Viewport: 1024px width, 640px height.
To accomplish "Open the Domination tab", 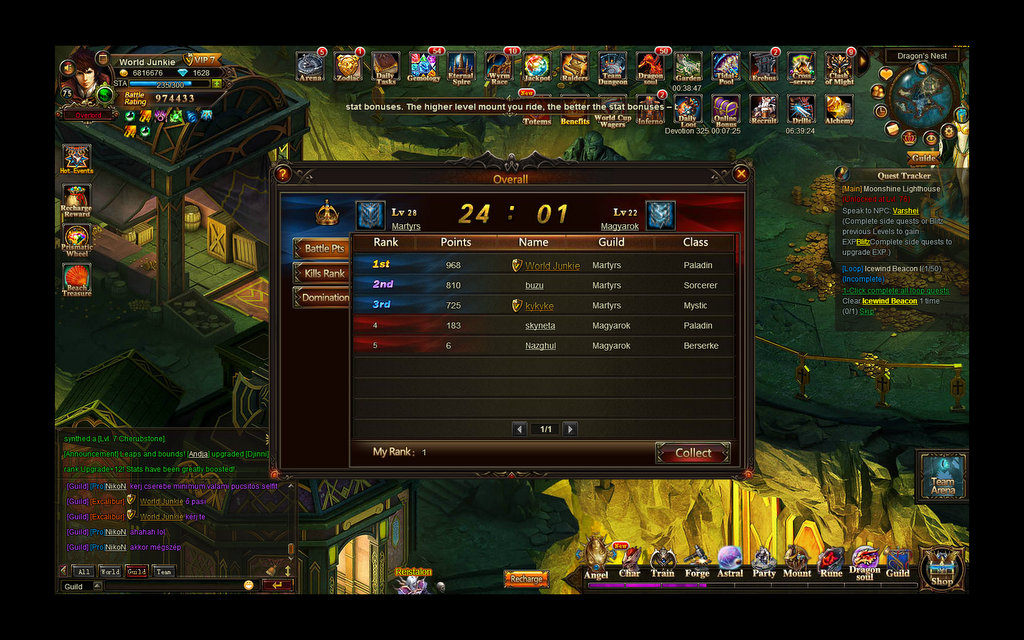I will point(322,298).
